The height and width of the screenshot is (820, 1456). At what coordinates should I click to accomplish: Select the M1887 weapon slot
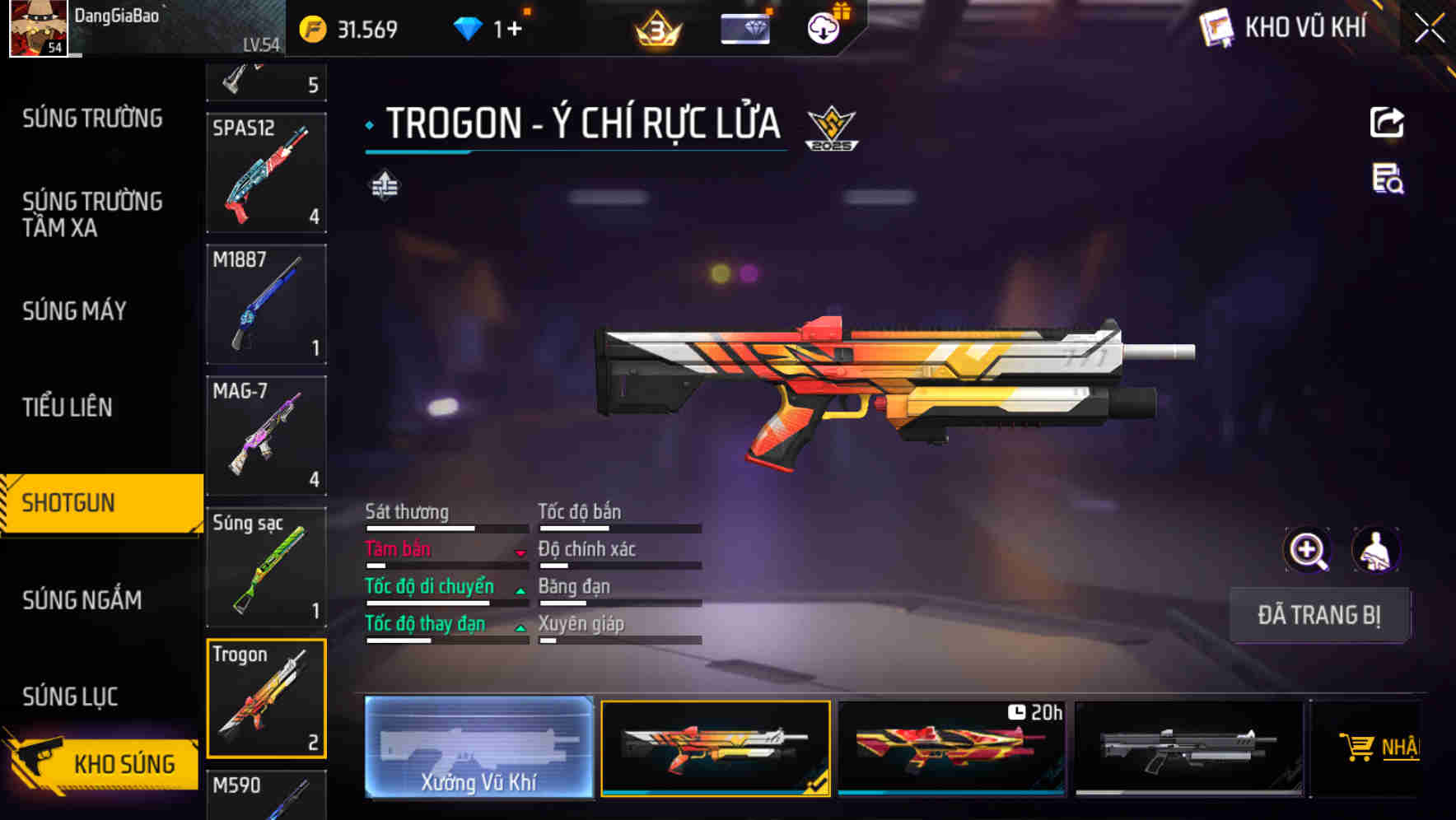pyautogui.click(x=266, y=304)
